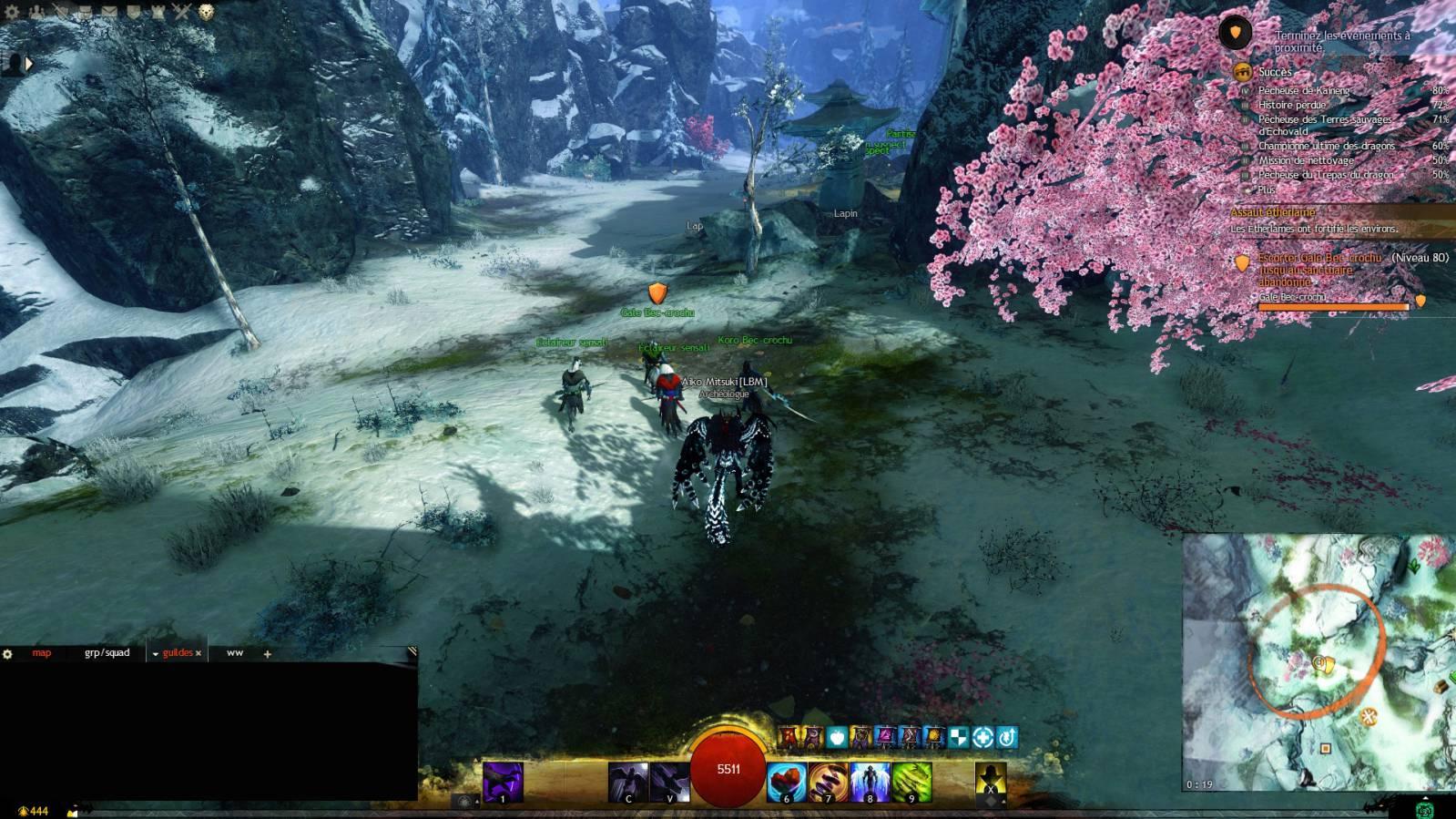Switch to the grp/squad chat tab
This screenshot has width=1456, height=819.
[107, 653]
